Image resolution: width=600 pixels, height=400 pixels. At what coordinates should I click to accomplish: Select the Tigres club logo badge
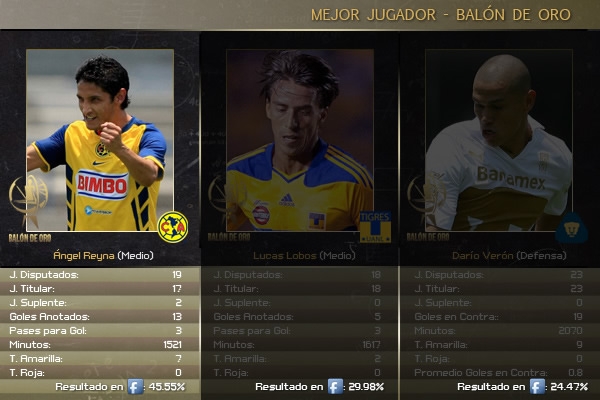(x=374, y=227)
